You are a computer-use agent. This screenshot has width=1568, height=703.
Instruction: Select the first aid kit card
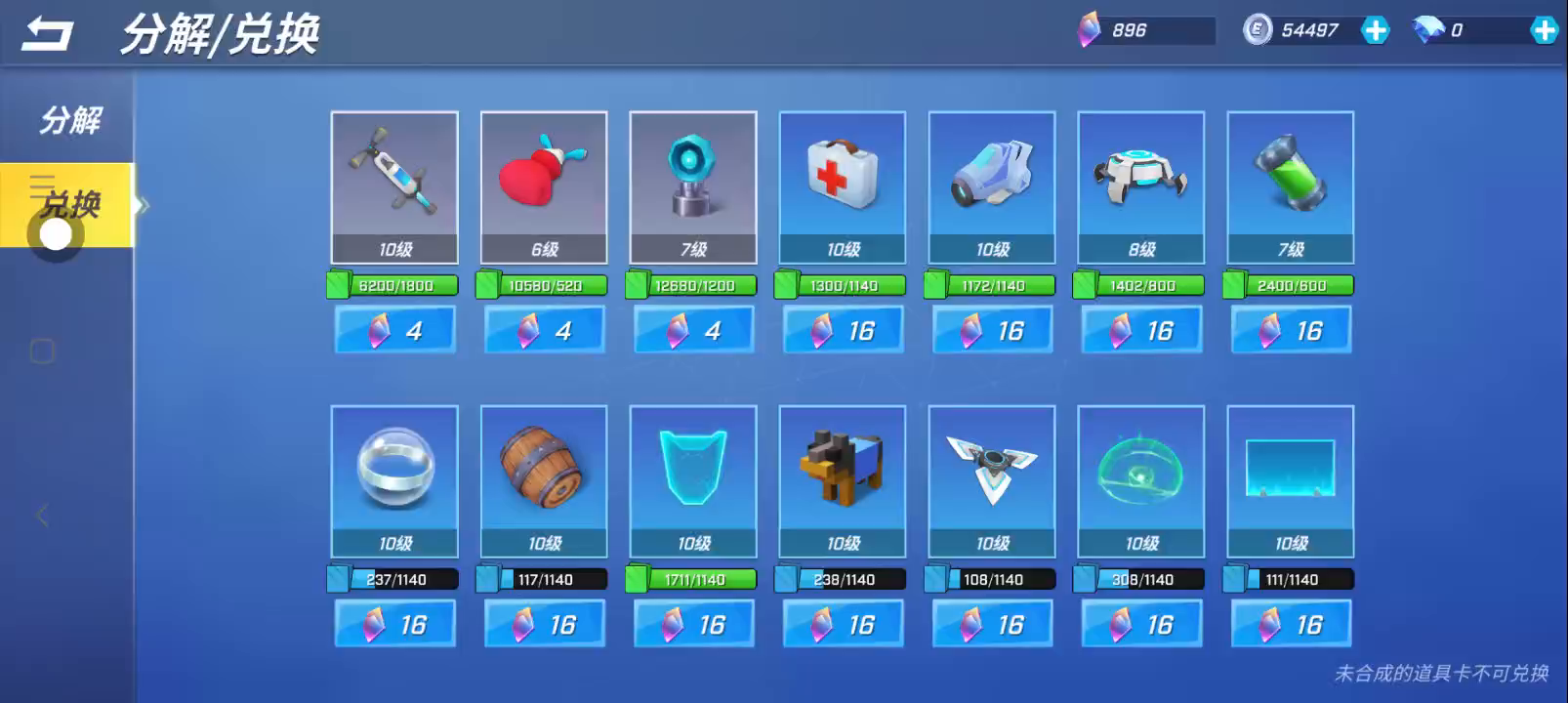coord(843,186)
